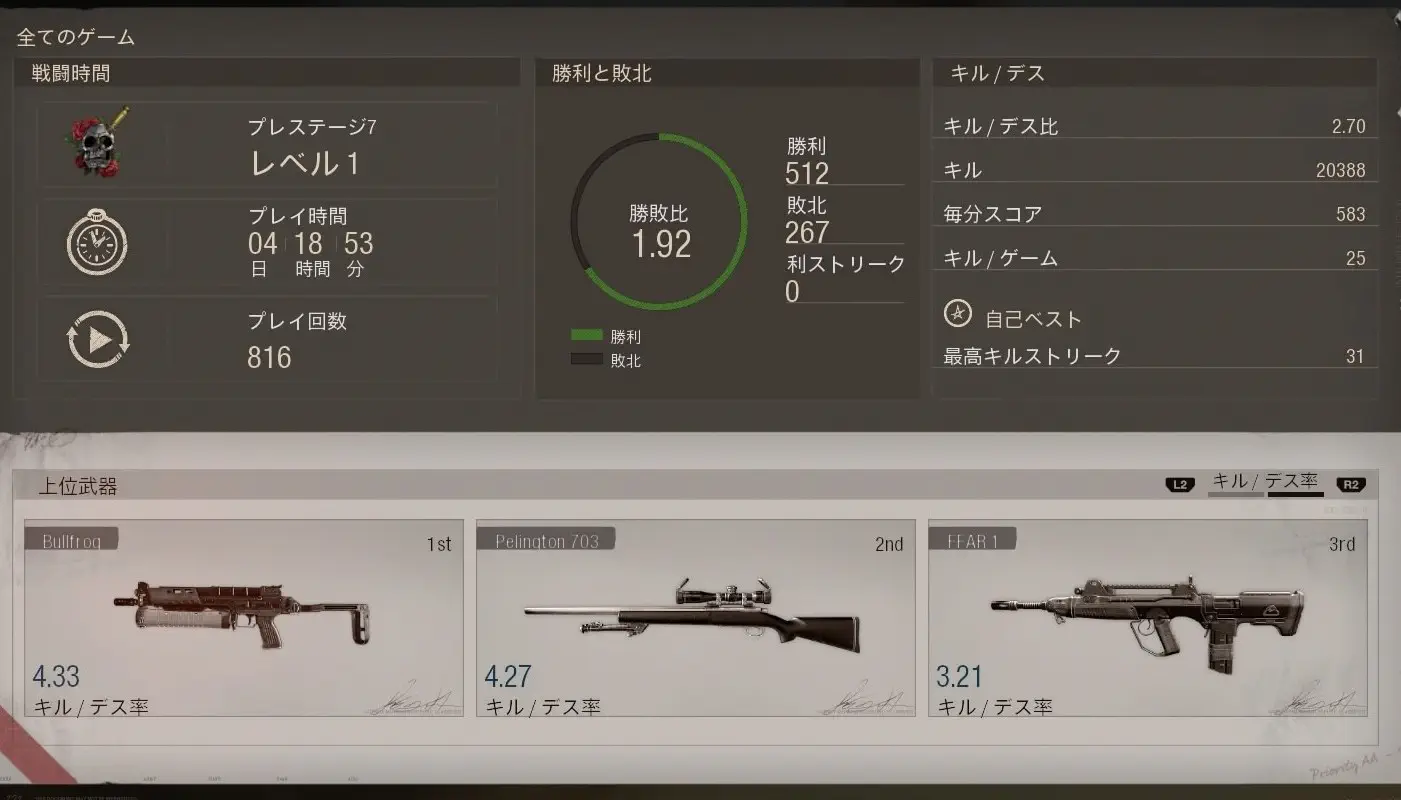Screen dimensions: 1401x800
Task: Click the 自己ベスト star icon
Action: tap(958, 313)
